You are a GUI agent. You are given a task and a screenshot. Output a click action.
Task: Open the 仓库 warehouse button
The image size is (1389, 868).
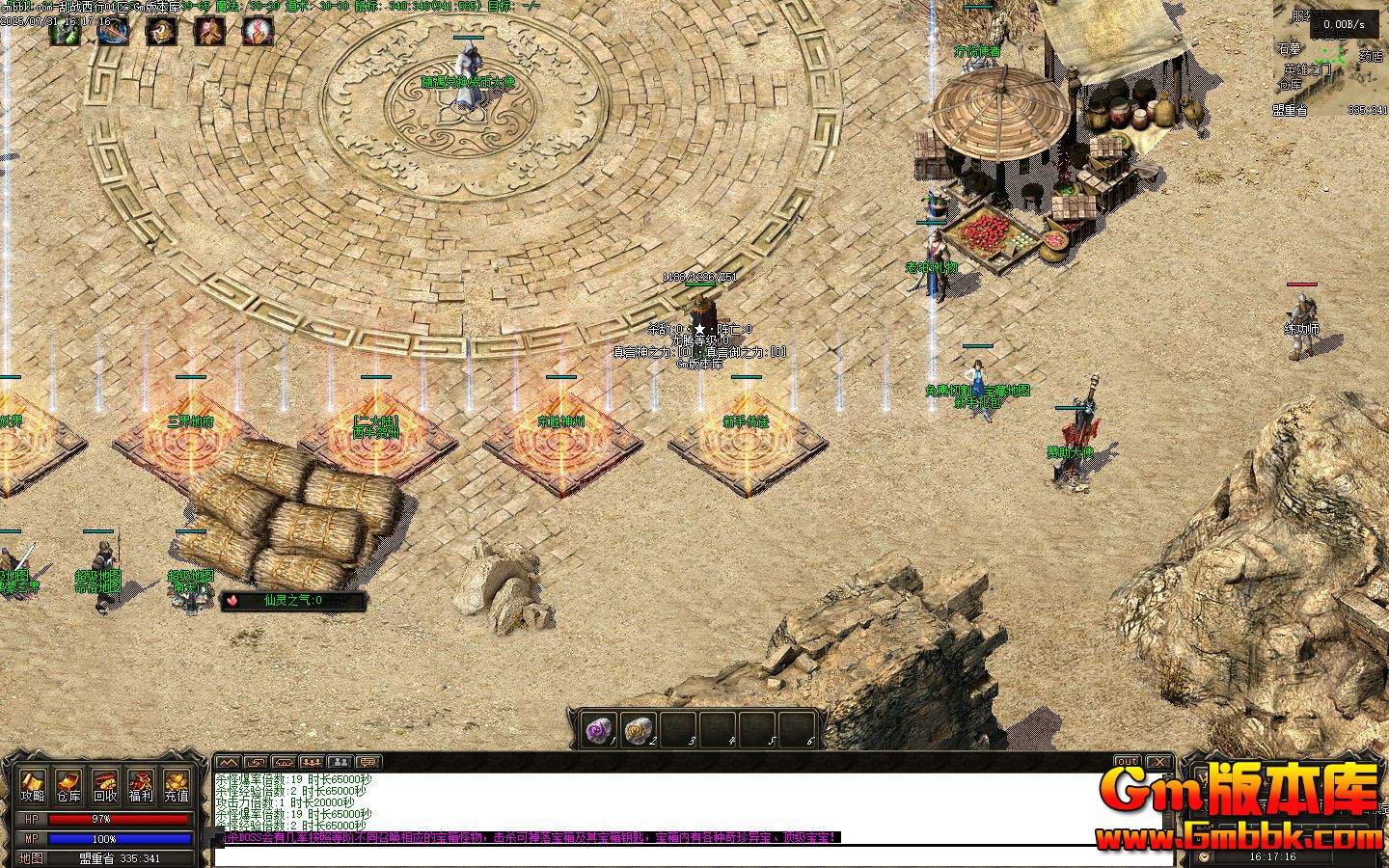68,786
